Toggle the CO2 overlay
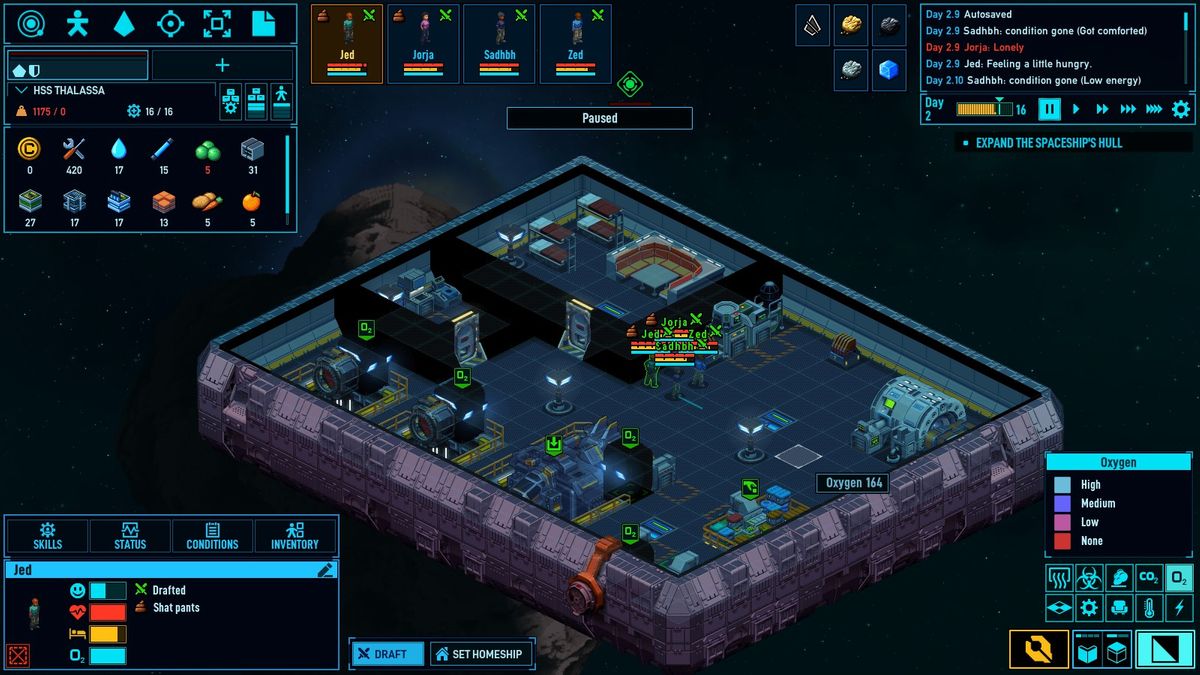 pos(1149,577)
